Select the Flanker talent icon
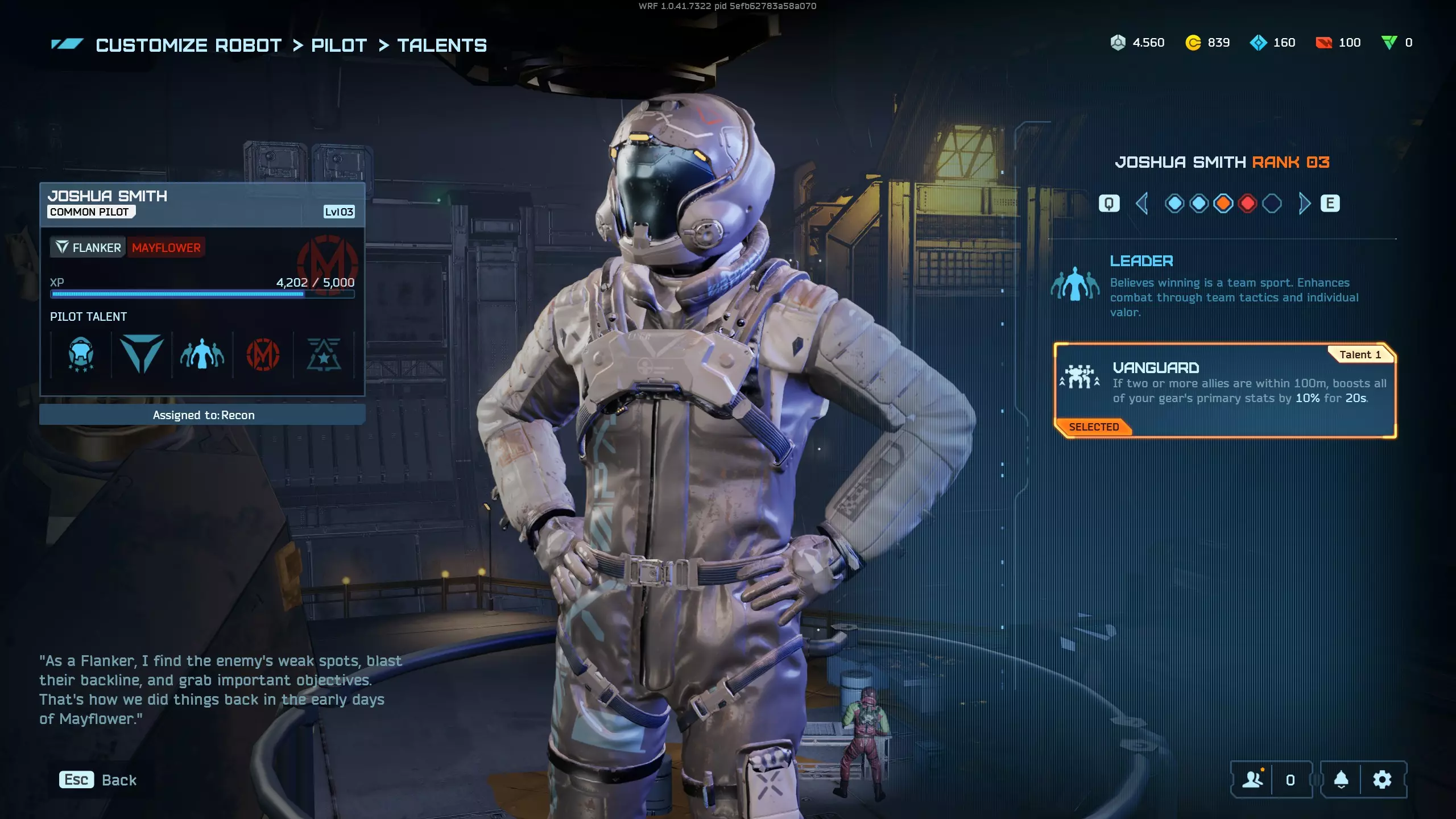The width and height of the screenshot is (1456, 819). point(142,355)
